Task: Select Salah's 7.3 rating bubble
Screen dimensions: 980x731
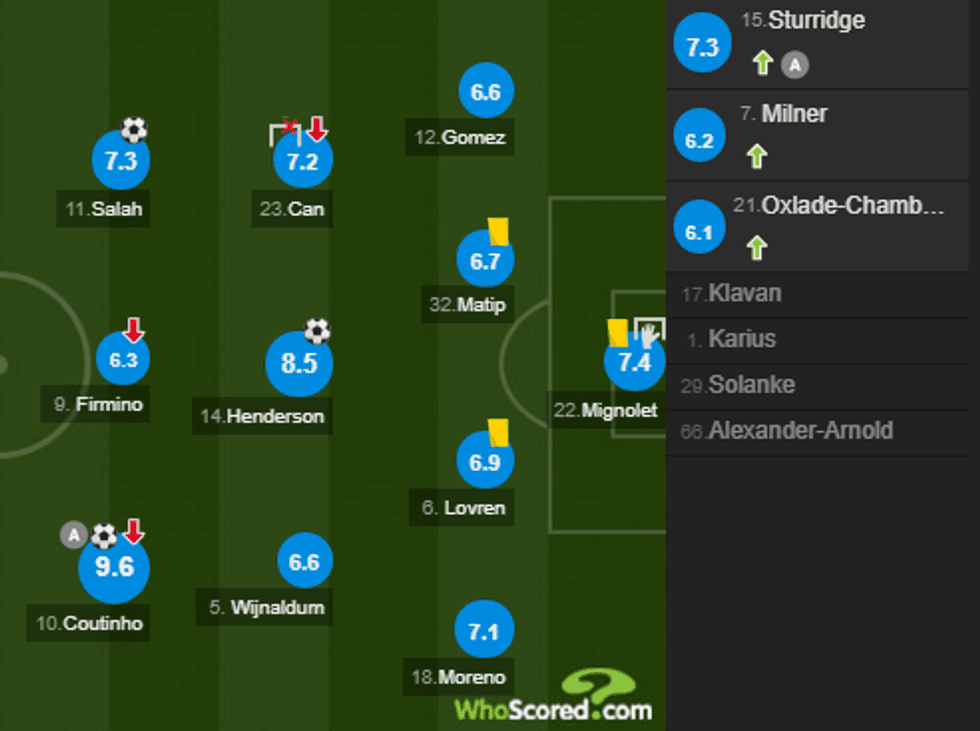Action: pos(121,161)
